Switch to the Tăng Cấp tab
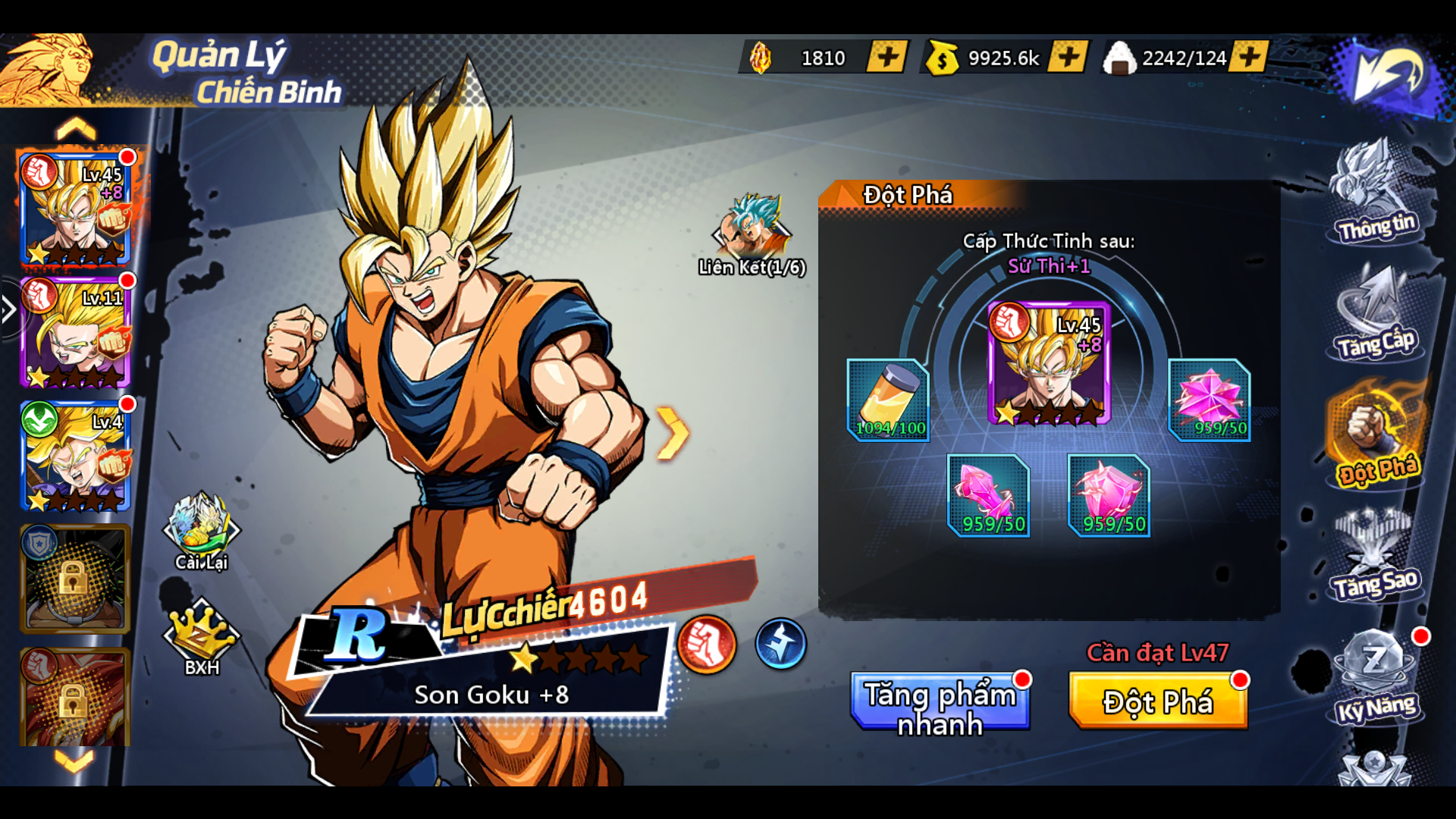Image resolution: width=1456 pixels, height=819 pixels. coord(1376,315)
